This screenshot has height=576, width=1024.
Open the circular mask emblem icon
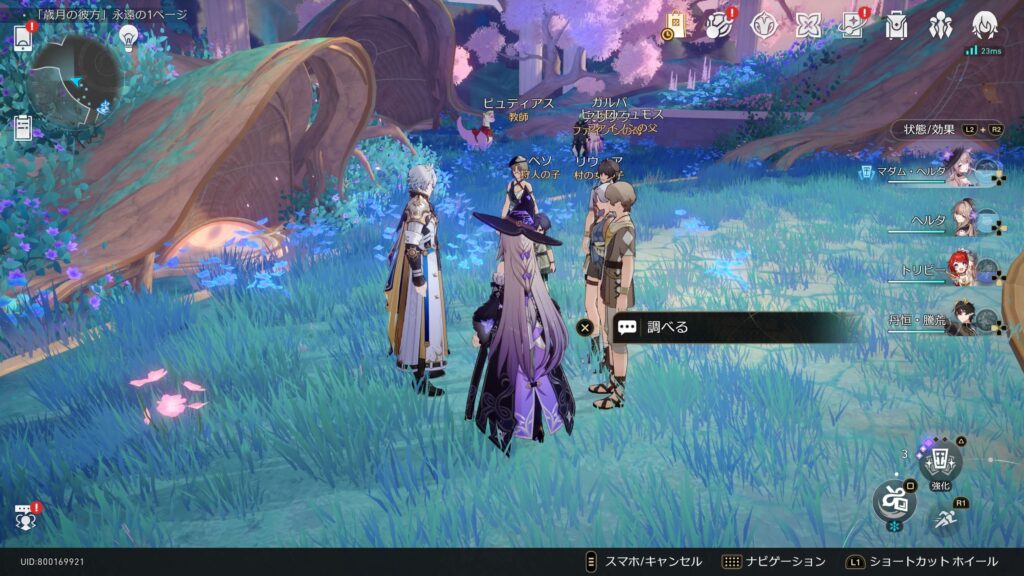pyautogui.click(x=764, y=26)
